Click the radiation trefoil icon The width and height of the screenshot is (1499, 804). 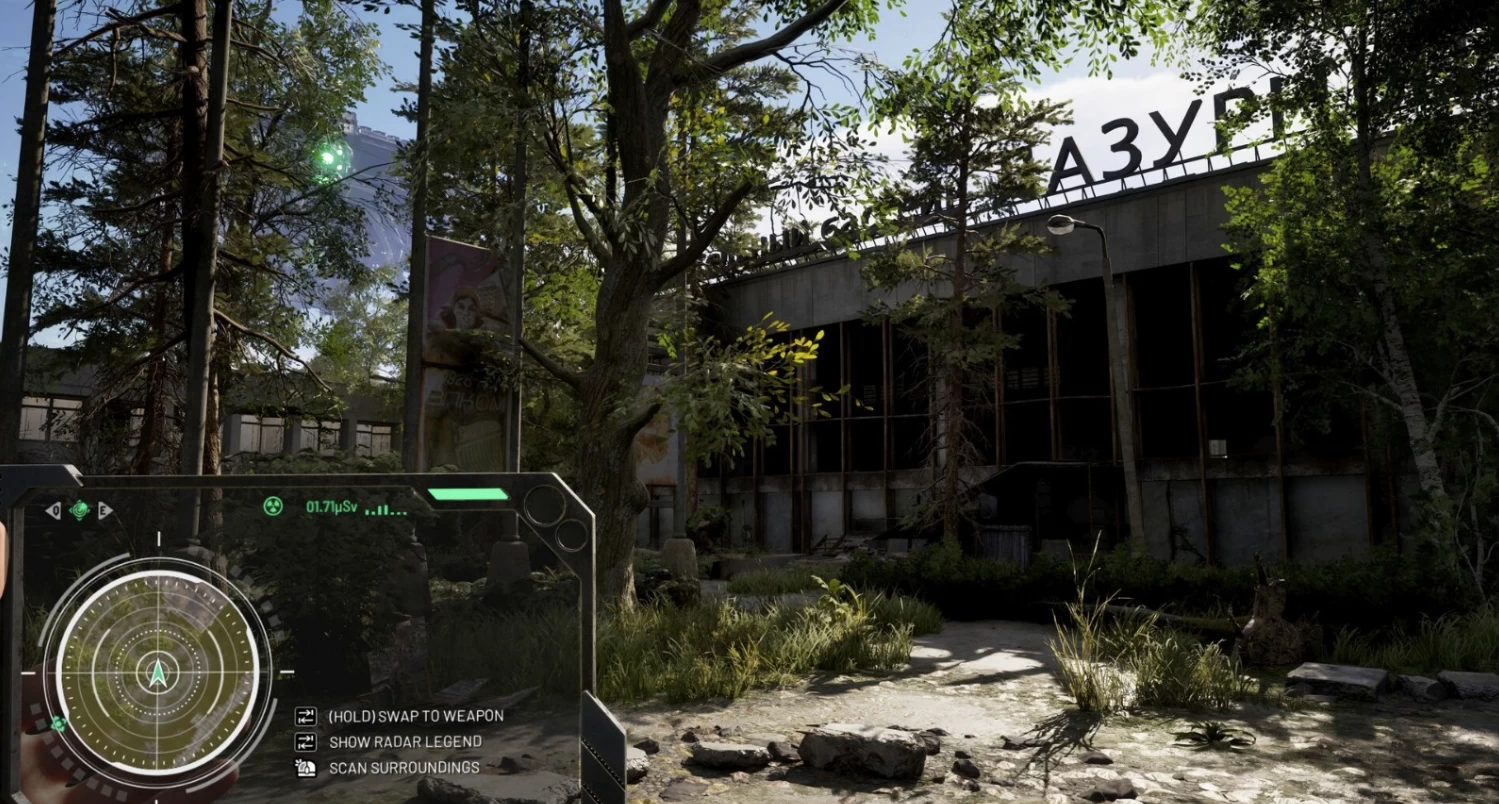tap(272, 507)
